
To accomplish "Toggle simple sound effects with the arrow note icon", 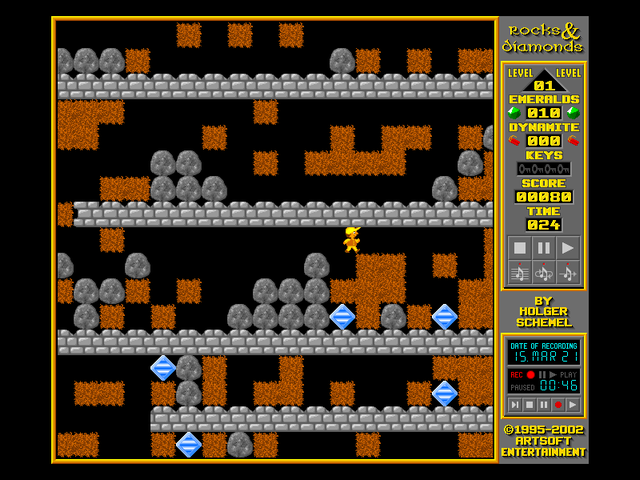I will coord(567,272).
